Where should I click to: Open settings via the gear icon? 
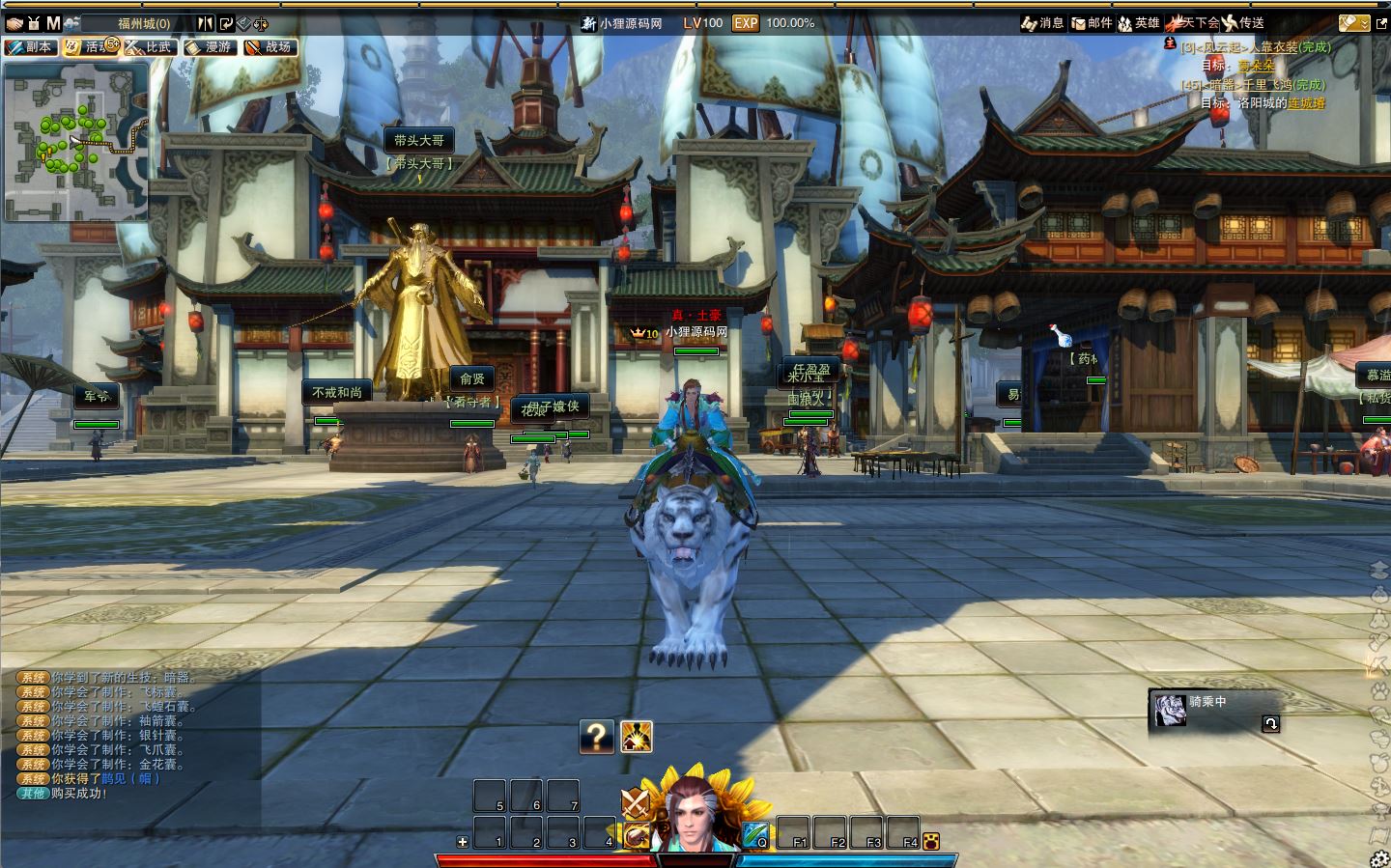click(1378, 859)
